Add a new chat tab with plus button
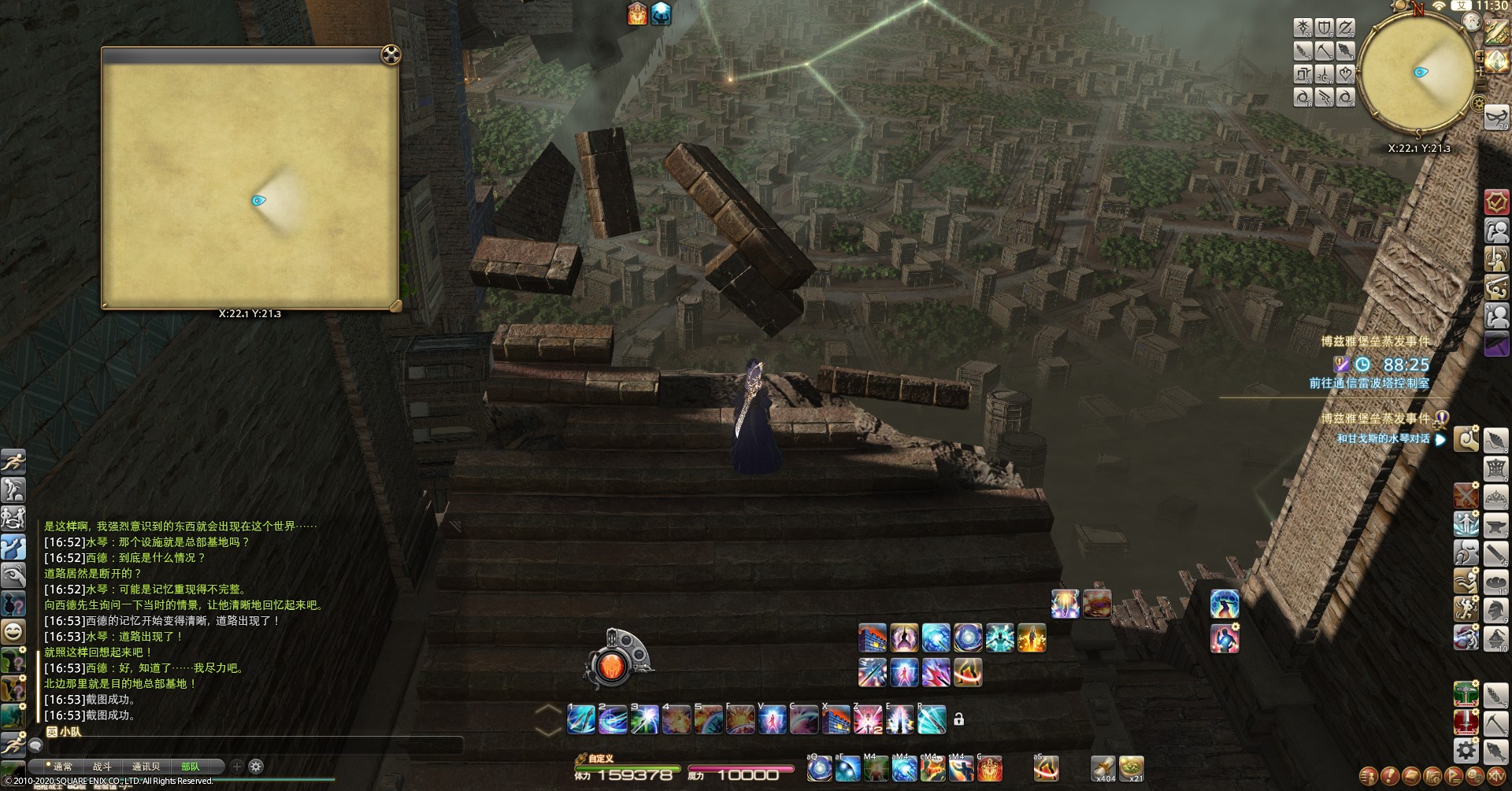Image resolution: width=1512 pixels, height=791 pixels. pyautogui.click(x=236, y=766)
